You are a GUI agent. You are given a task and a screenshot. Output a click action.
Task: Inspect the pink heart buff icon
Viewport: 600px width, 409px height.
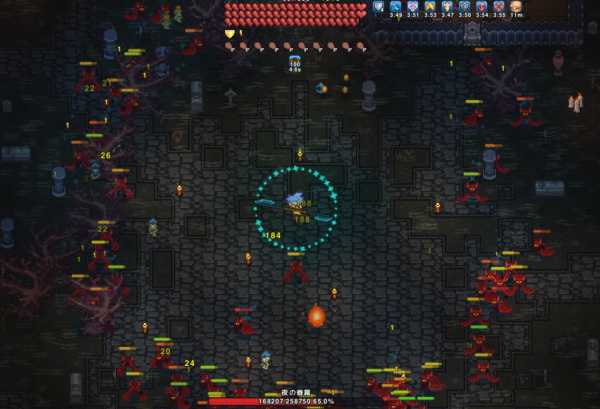413,6
